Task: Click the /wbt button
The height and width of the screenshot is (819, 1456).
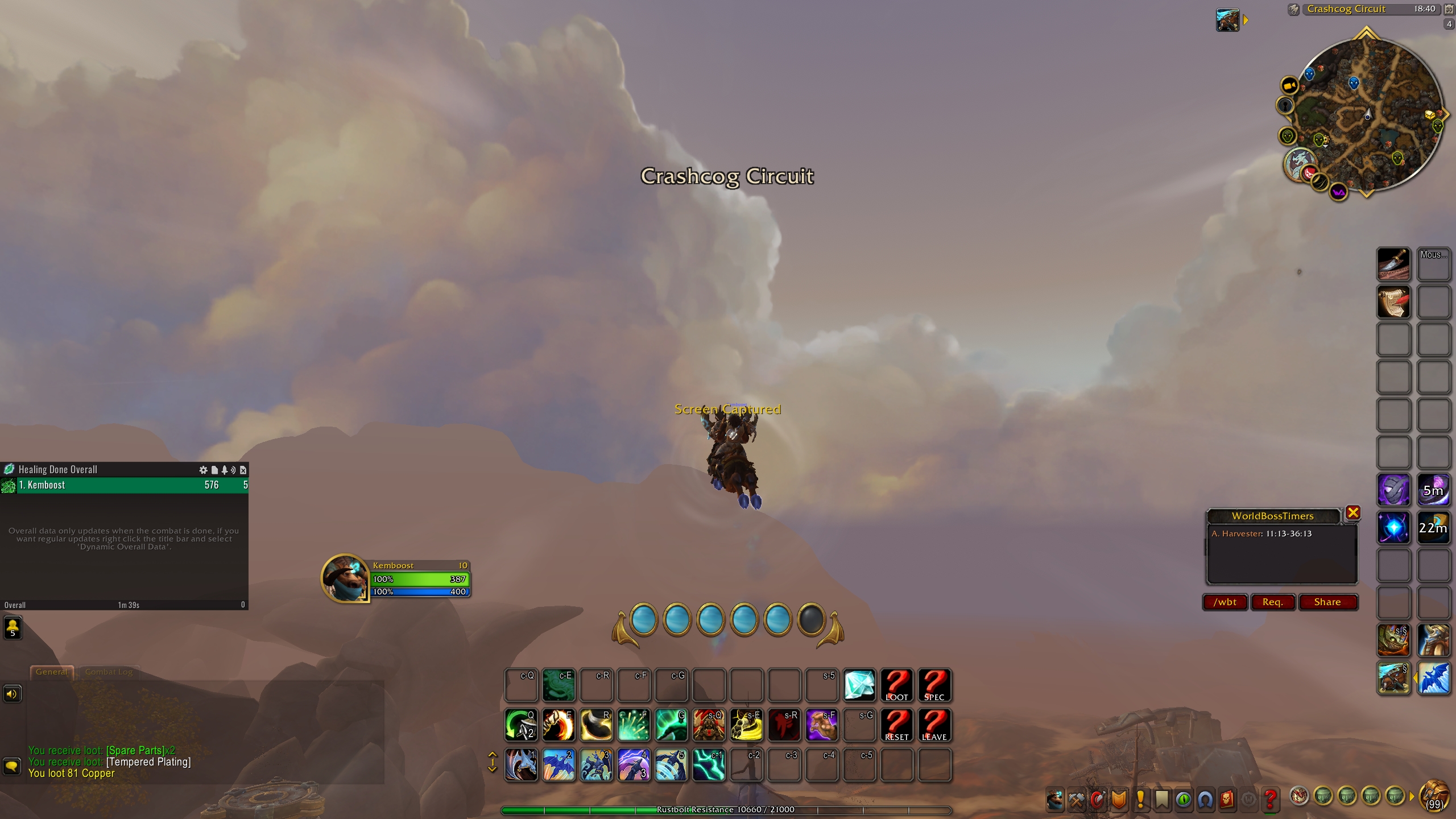Action: [x=1225, y=602]
